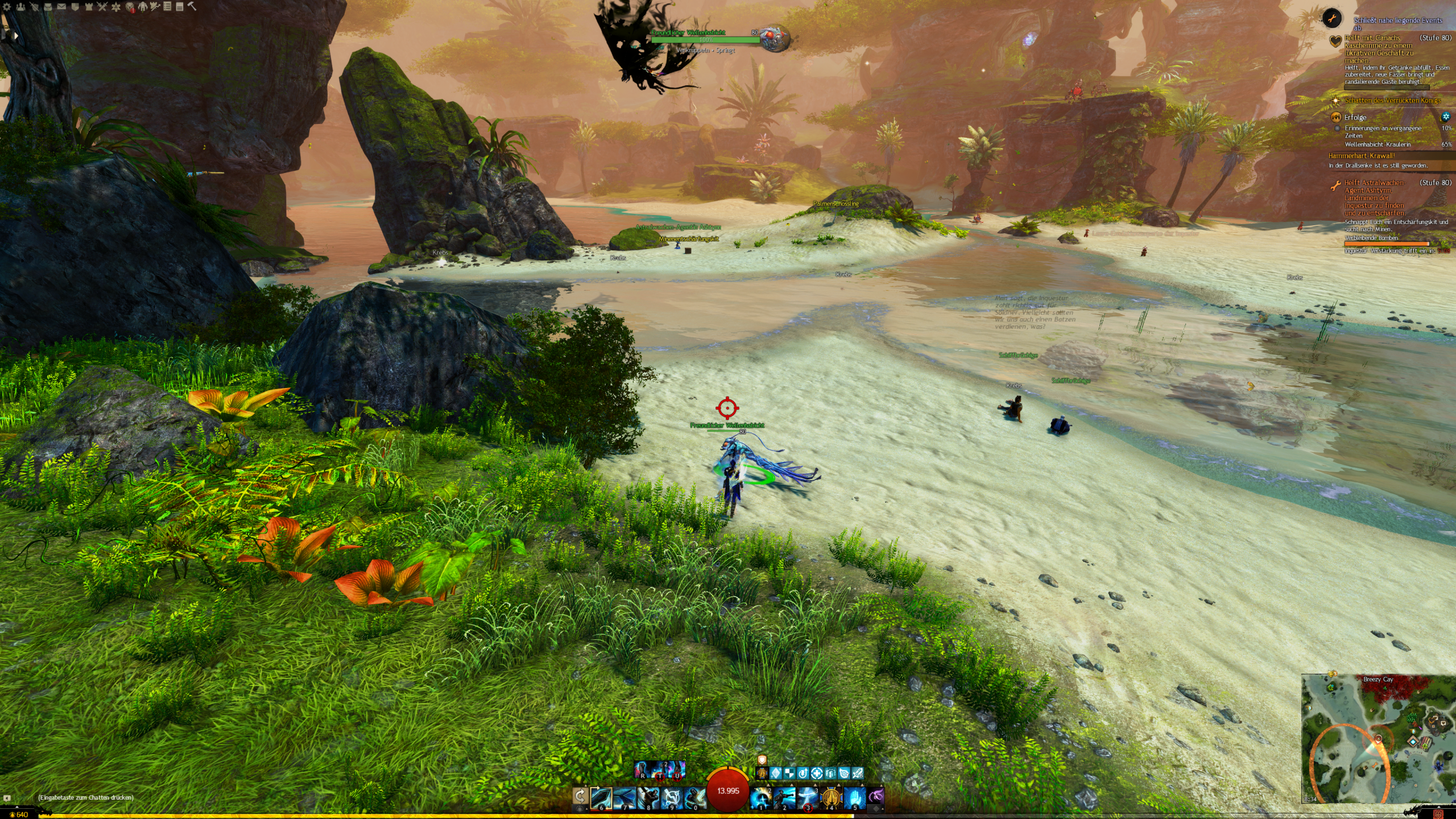This screenshot has height=819, width=1456.
Task: Click the purple mount icon beside skill 5
Action: pyautogui.click(x=876, y=795)
